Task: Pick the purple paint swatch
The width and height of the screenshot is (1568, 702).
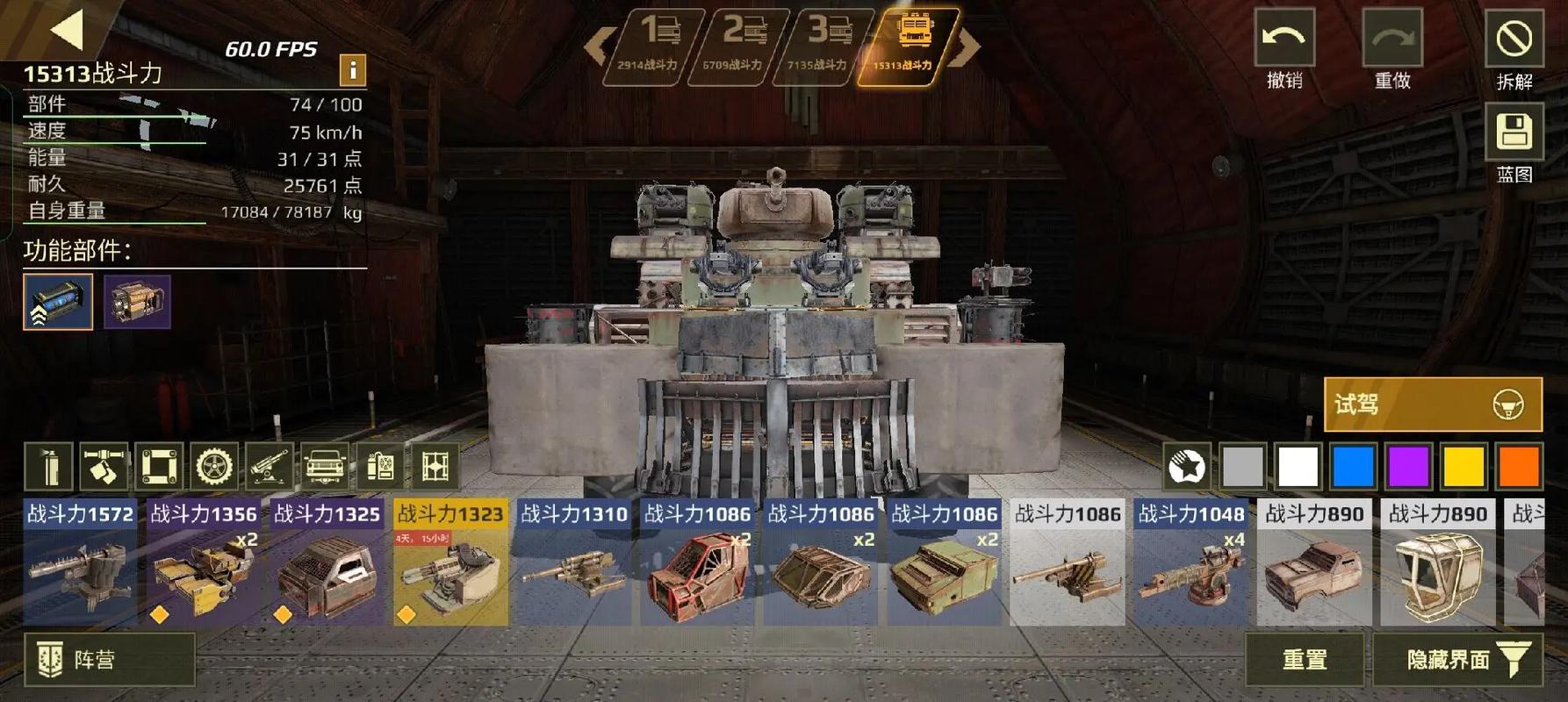Action: click(1408, 466)
